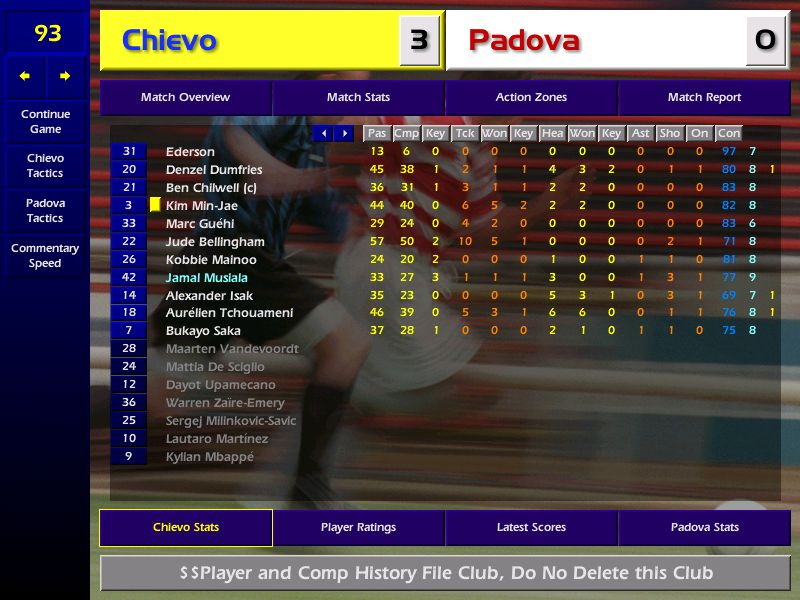Continue the game
Image resolution: width=800 pixels, height=600 pixels.
45,121
